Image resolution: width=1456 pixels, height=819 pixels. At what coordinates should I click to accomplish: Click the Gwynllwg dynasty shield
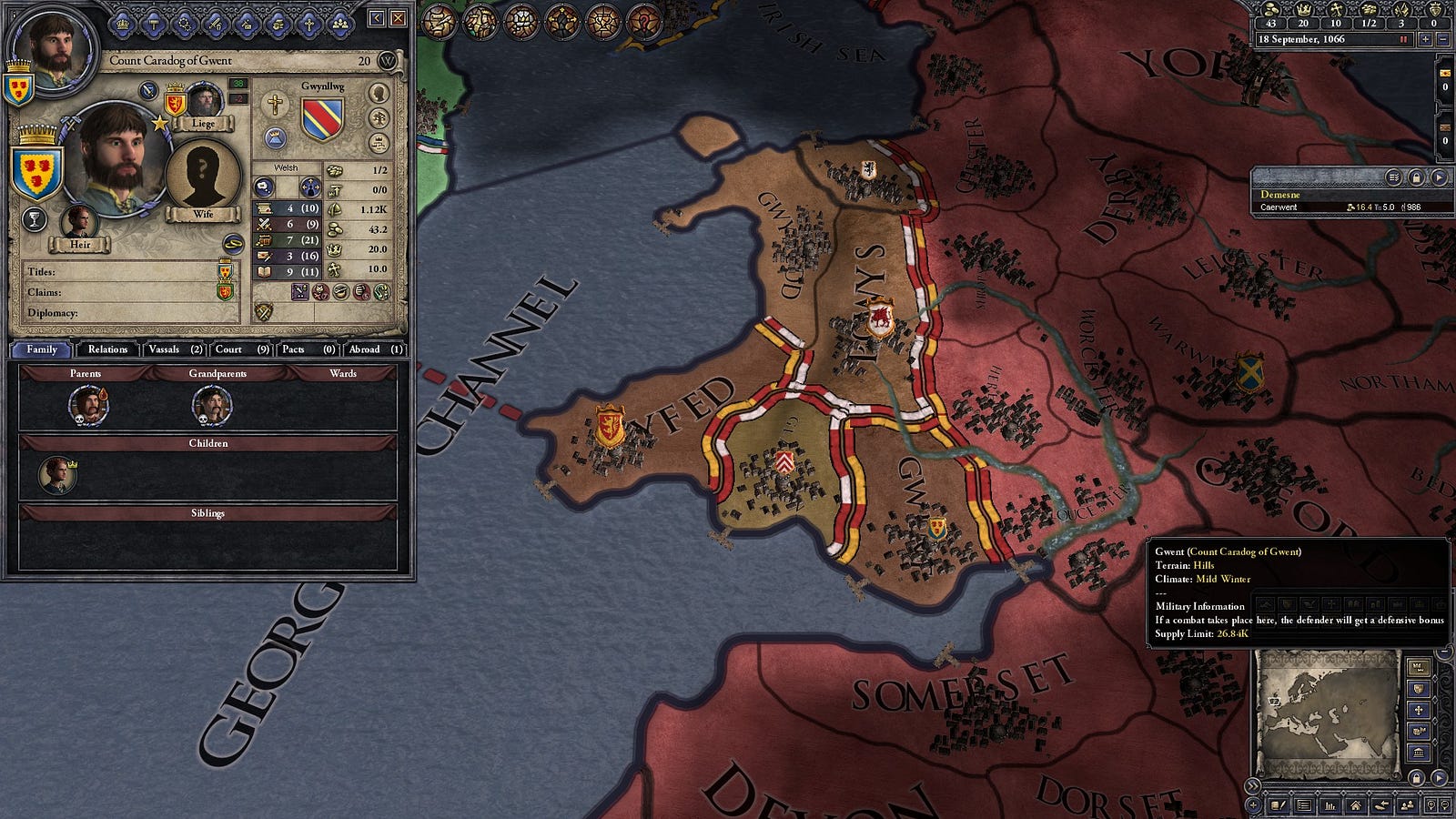click(x=322, y=120)
